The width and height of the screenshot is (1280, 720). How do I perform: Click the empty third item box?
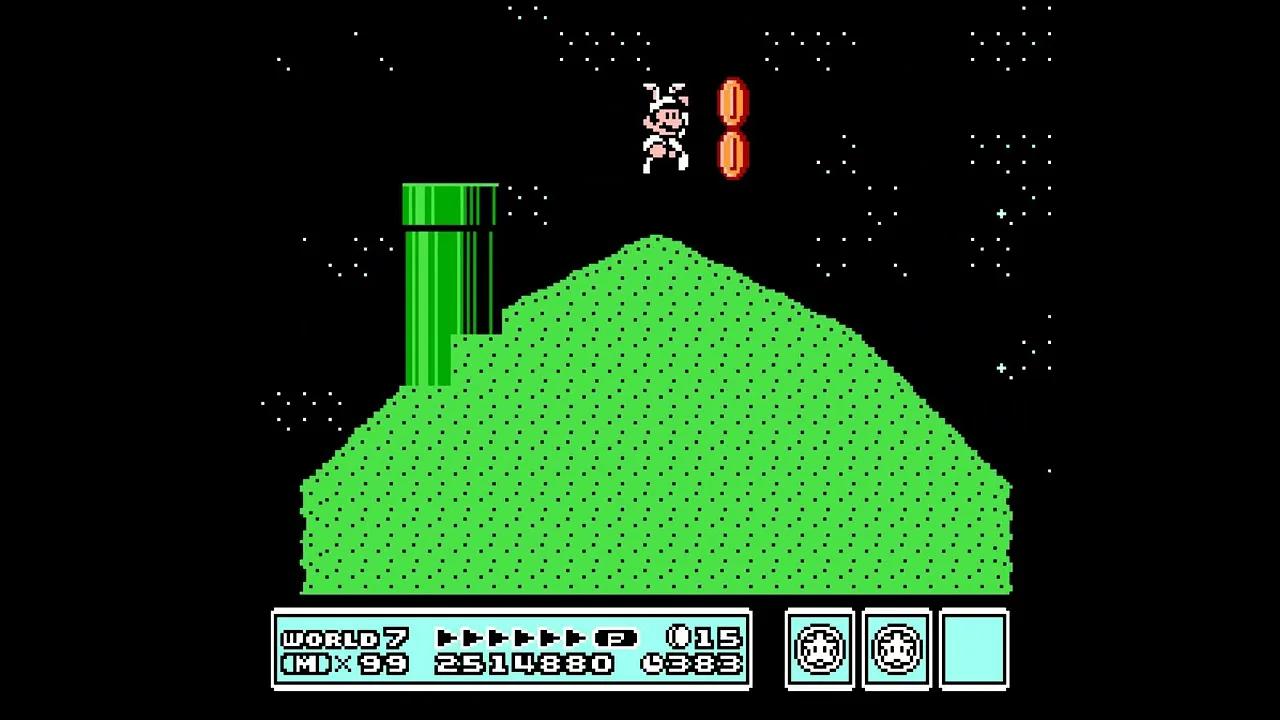click(x=975, y=649)
